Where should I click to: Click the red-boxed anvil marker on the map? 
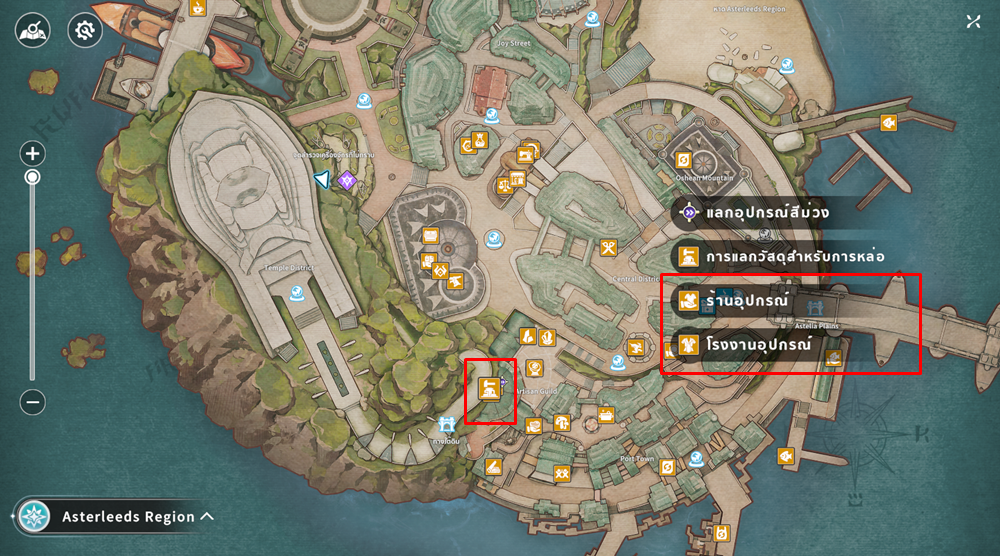point(490,388)
